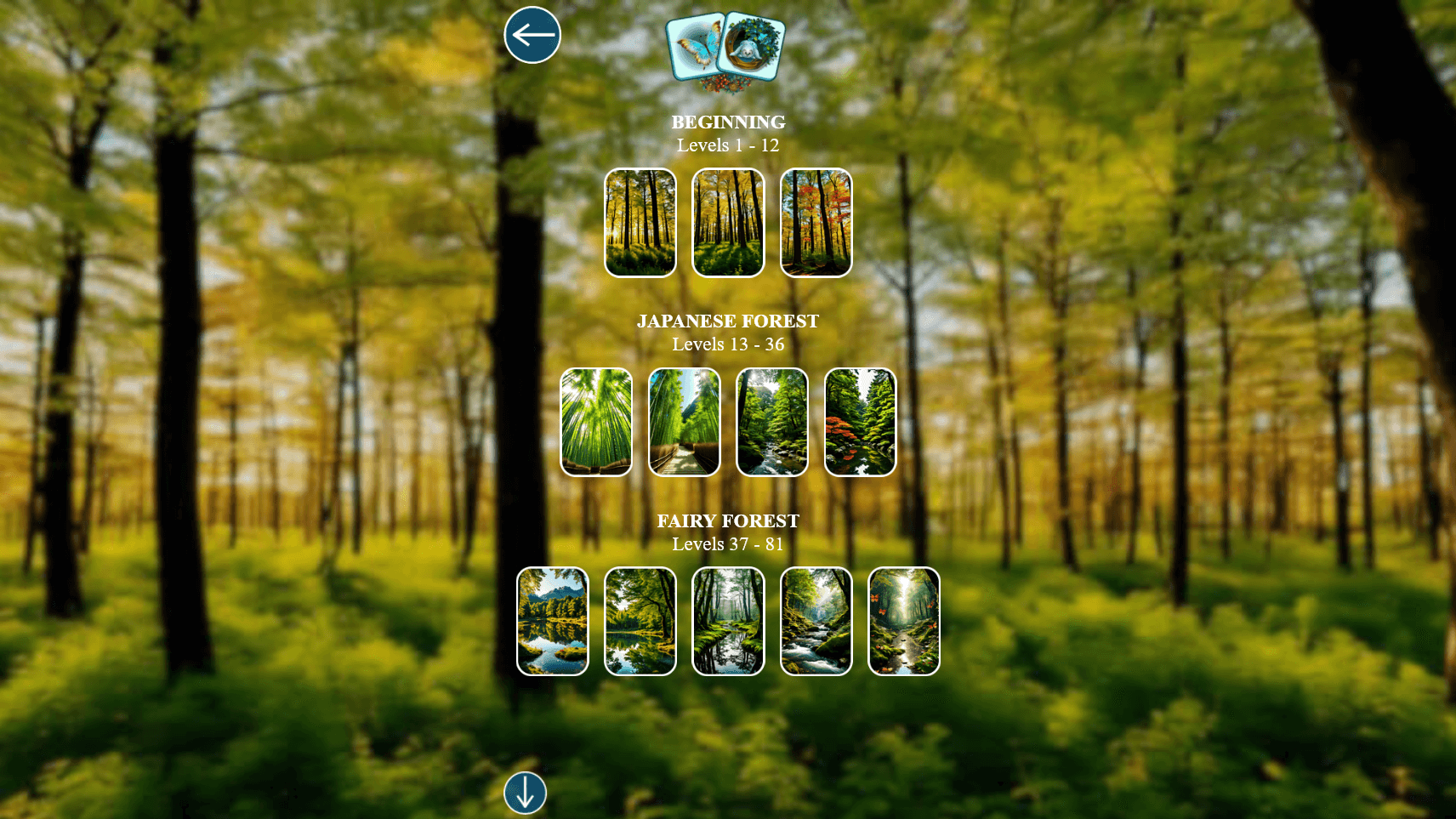
Task: Open the autumn-colored third Beginning level
Action: [x=815, y=223]
